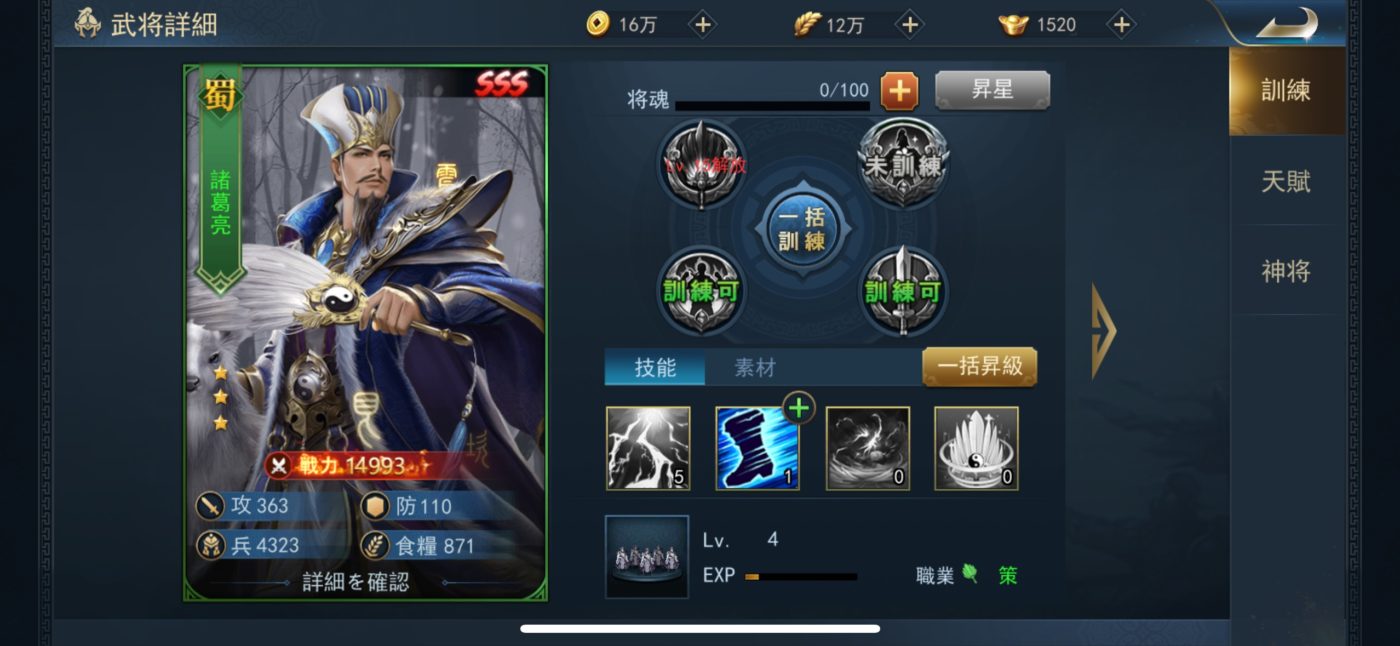This screenshot has width=1400, height=646.
Task: Switch to the 訓練 side tab
Action: coord(1286,91)
